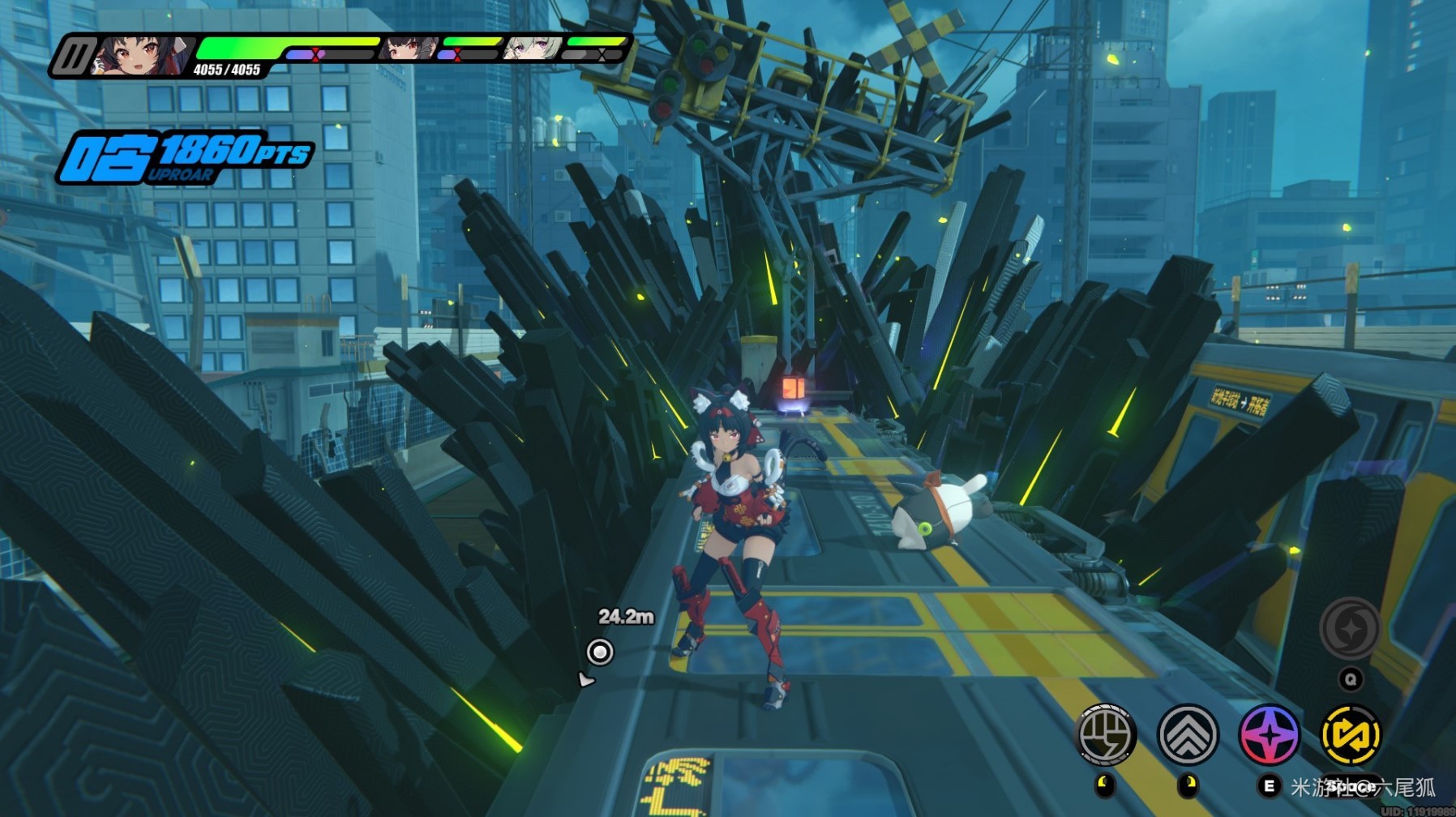
Task: Pause the game with the pause button
Action: [x=74, y=57]
